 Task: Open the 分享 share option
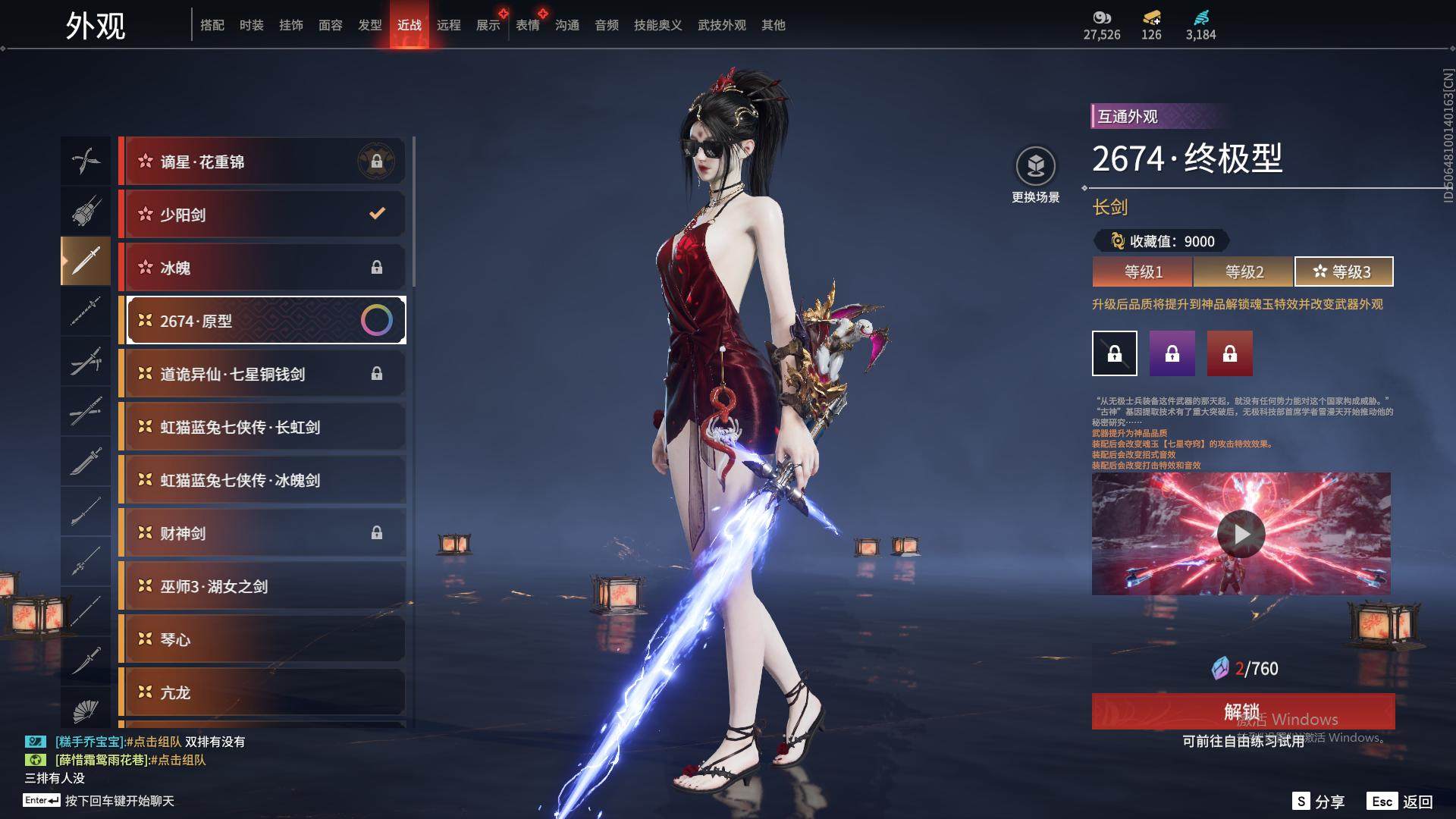click(1319, 802)
